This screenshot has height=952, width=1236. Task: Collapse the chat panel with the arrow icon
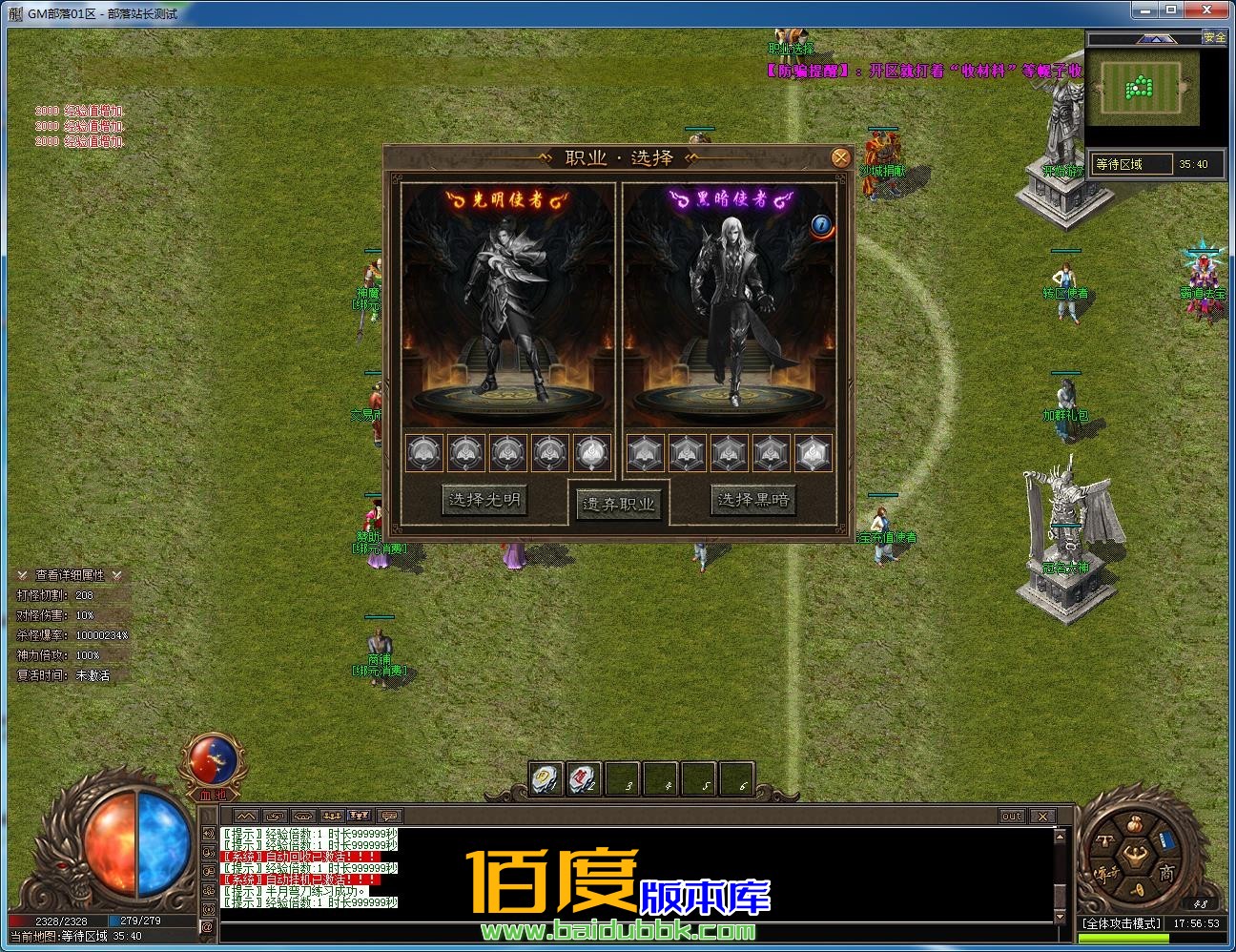pyautogui.click(x=247, y=816)
